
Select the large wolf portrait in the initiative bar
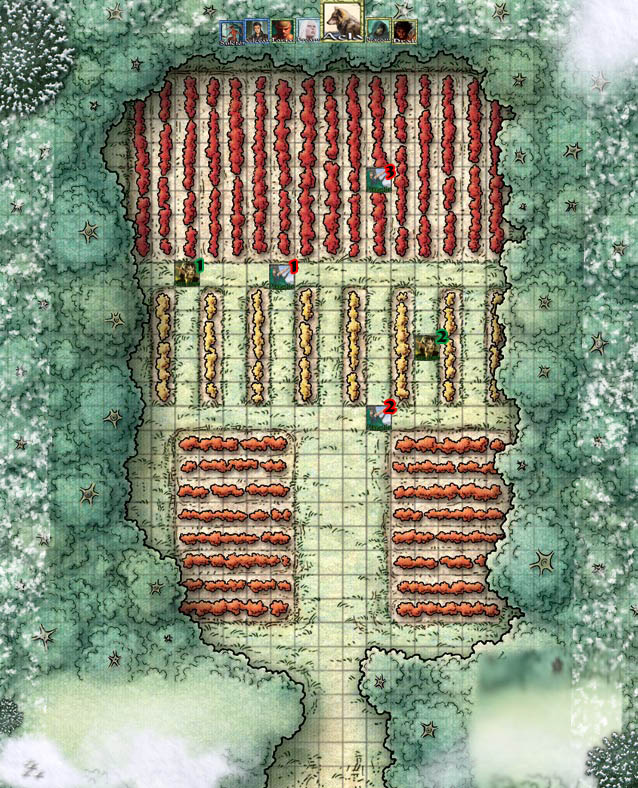(x=342, y=20)
